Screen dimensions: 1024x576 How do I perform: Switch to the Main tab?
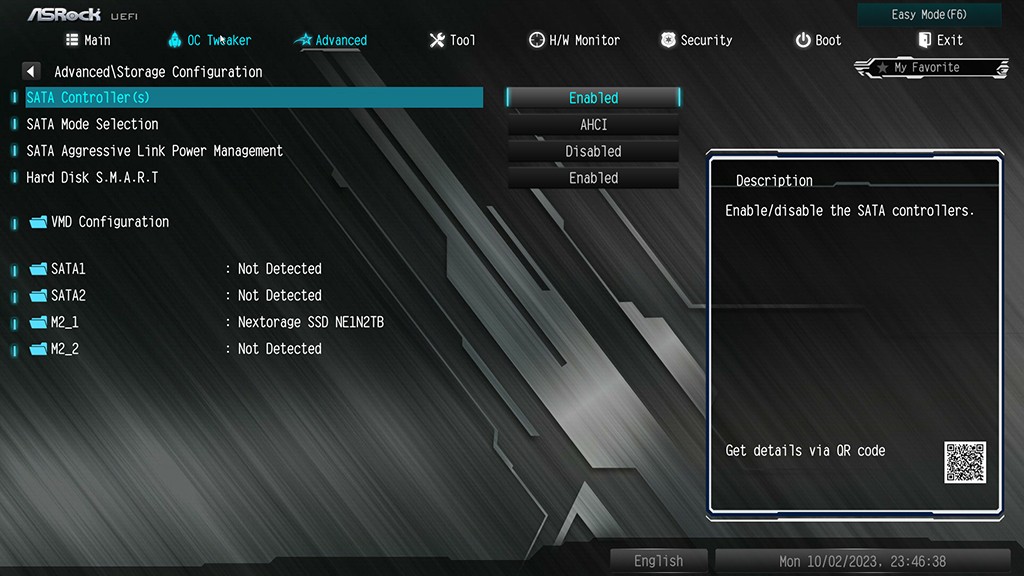[x=88, y=40]
